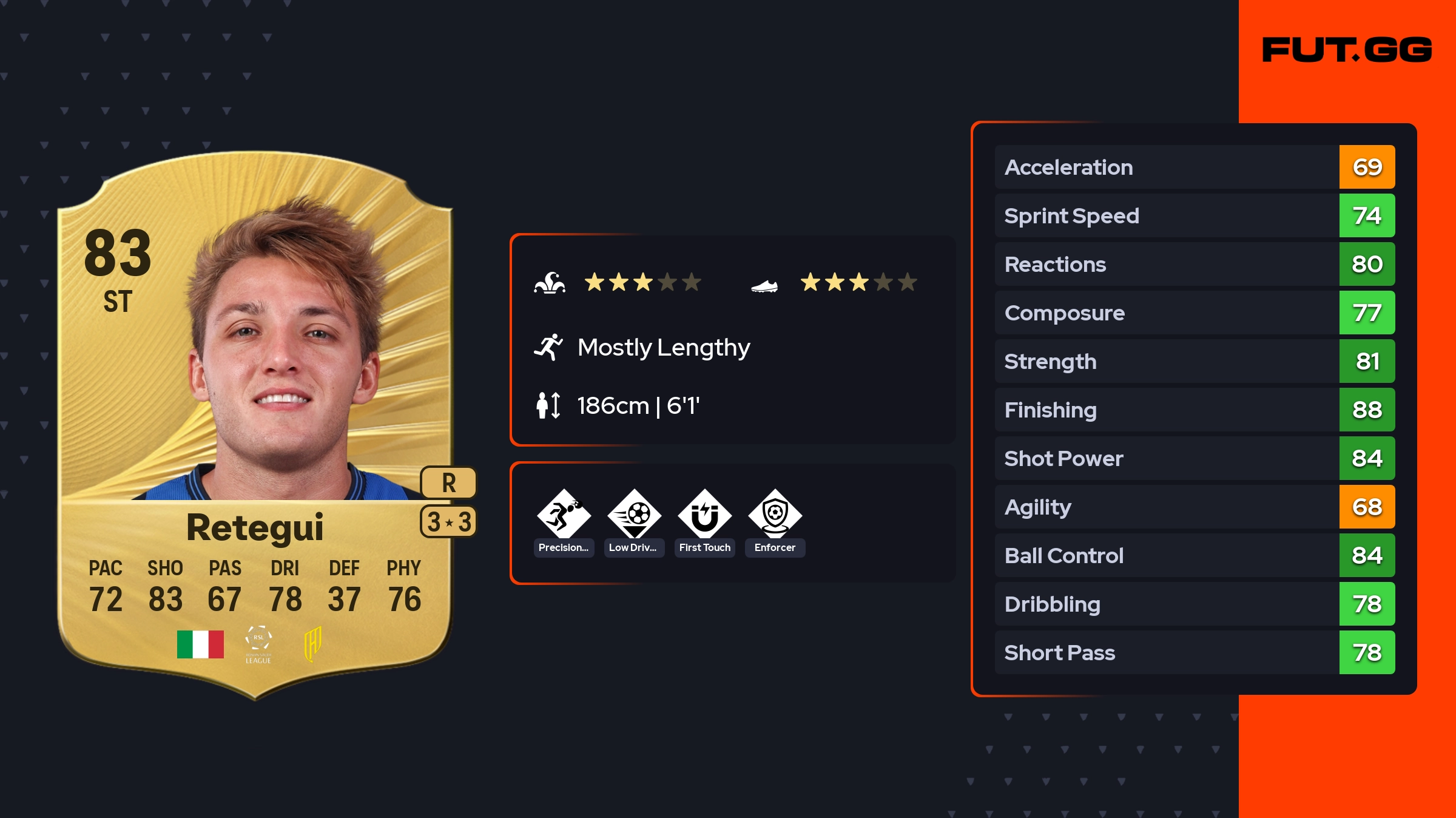Choose the Low Driven Shot playstyle icon
1456x818 pixels.
coord(634,515)
